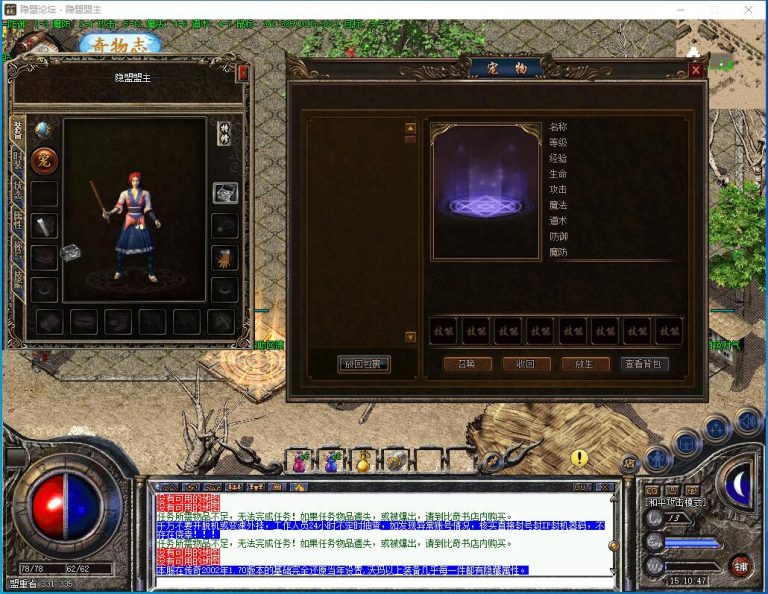
Task: Open the 奇物志 banner at top
Action: pos(120,45)
